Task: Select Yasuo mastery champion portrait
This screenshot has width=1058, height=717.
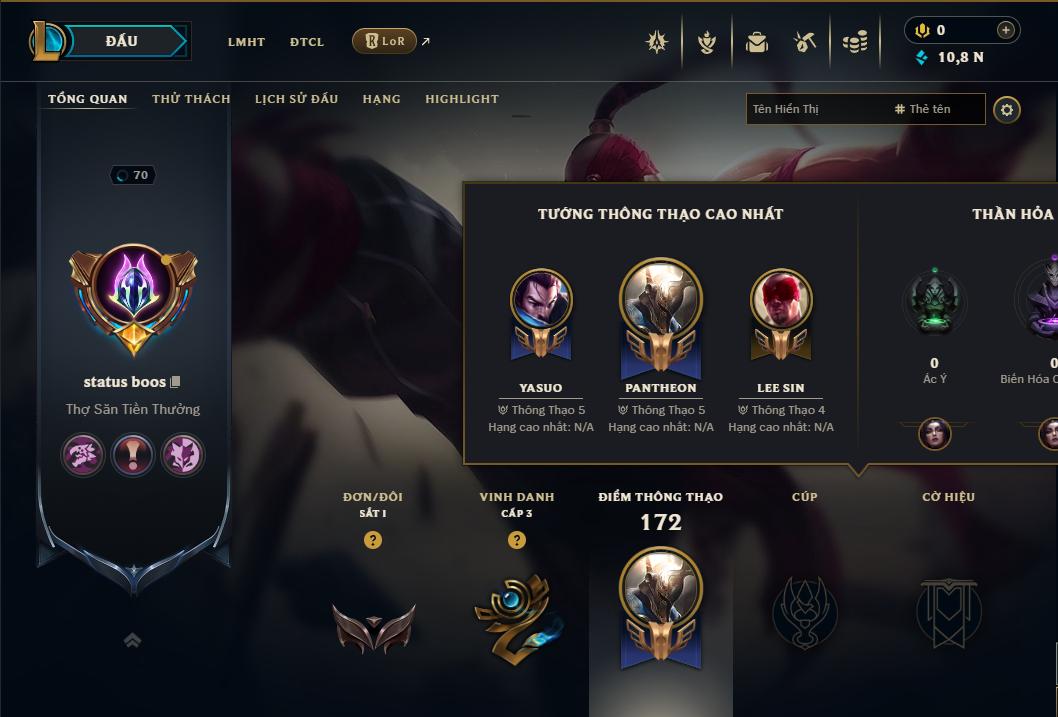Action: click(x=541, y=300)
